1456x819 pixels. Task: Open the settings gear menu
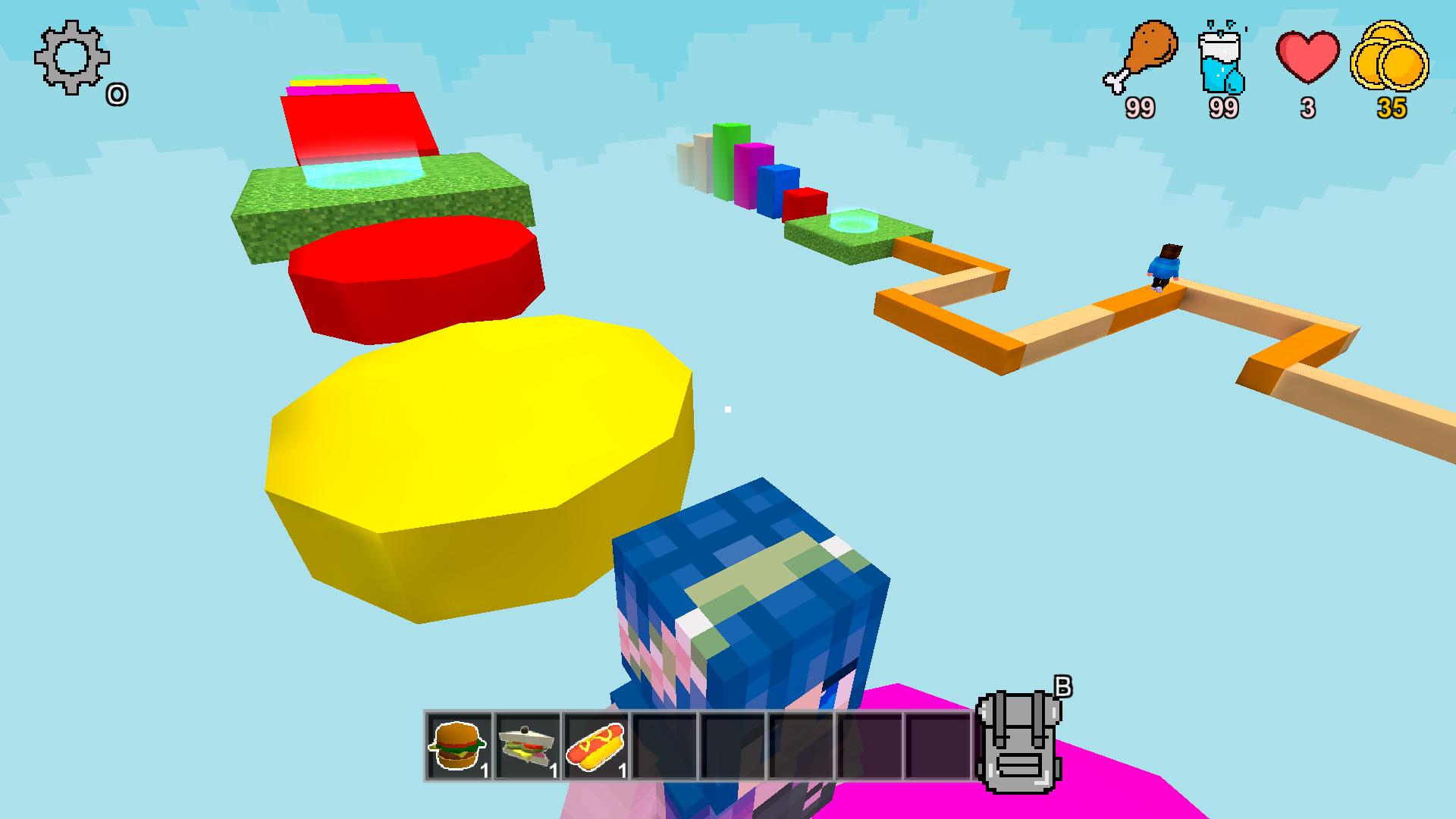tap(70, 59)
